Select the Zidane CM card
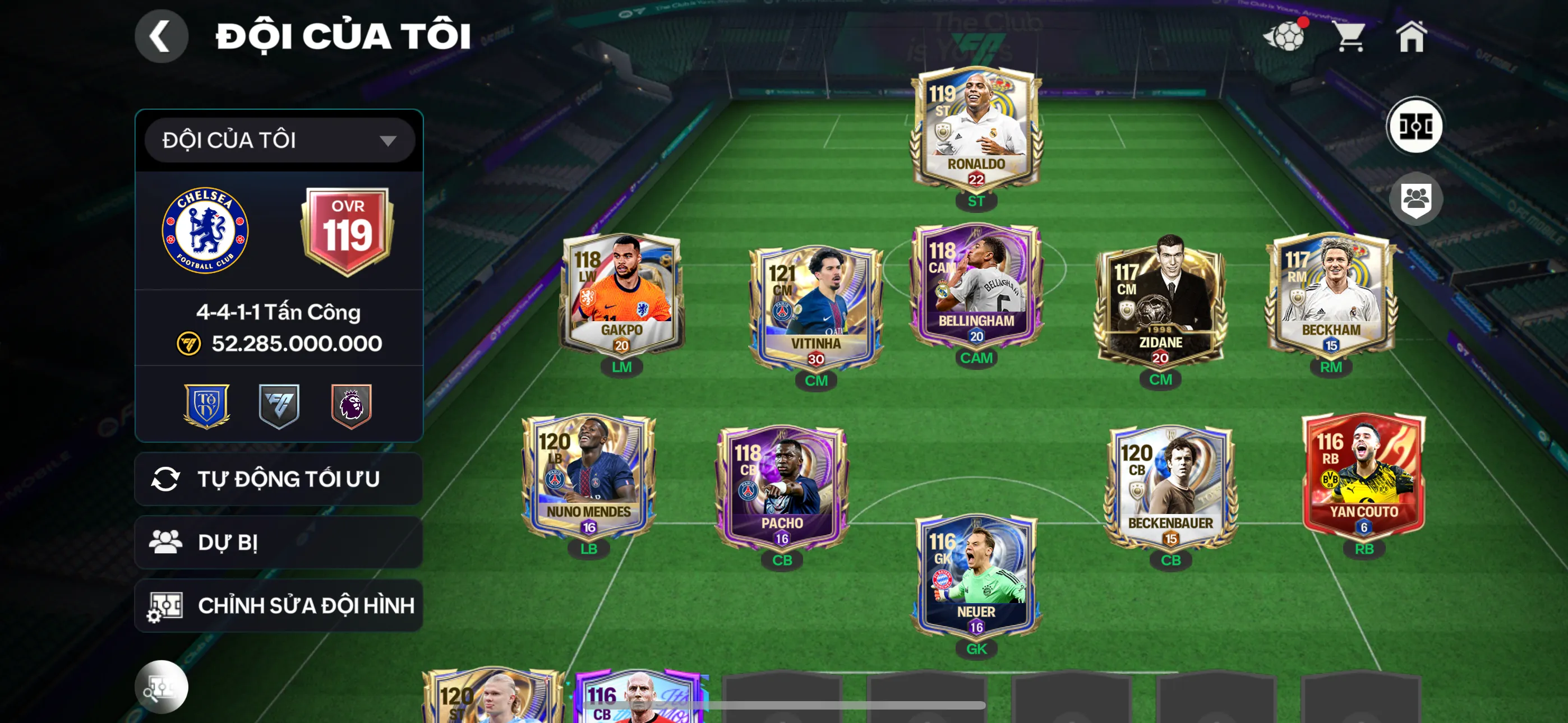 [x=1160, y=302]
